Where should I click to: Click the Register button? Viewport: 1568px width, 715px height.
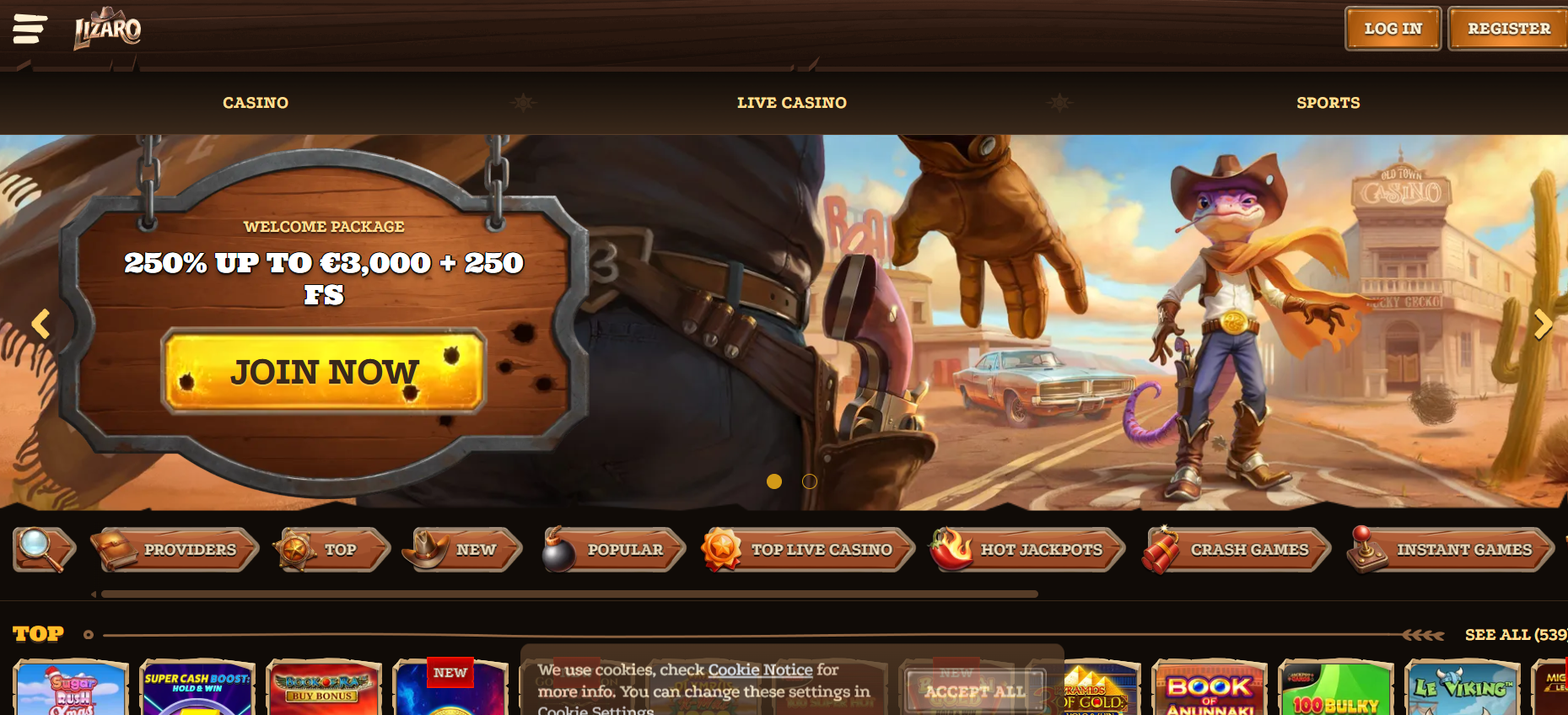pyautogui.click(x=1508, y=29)
